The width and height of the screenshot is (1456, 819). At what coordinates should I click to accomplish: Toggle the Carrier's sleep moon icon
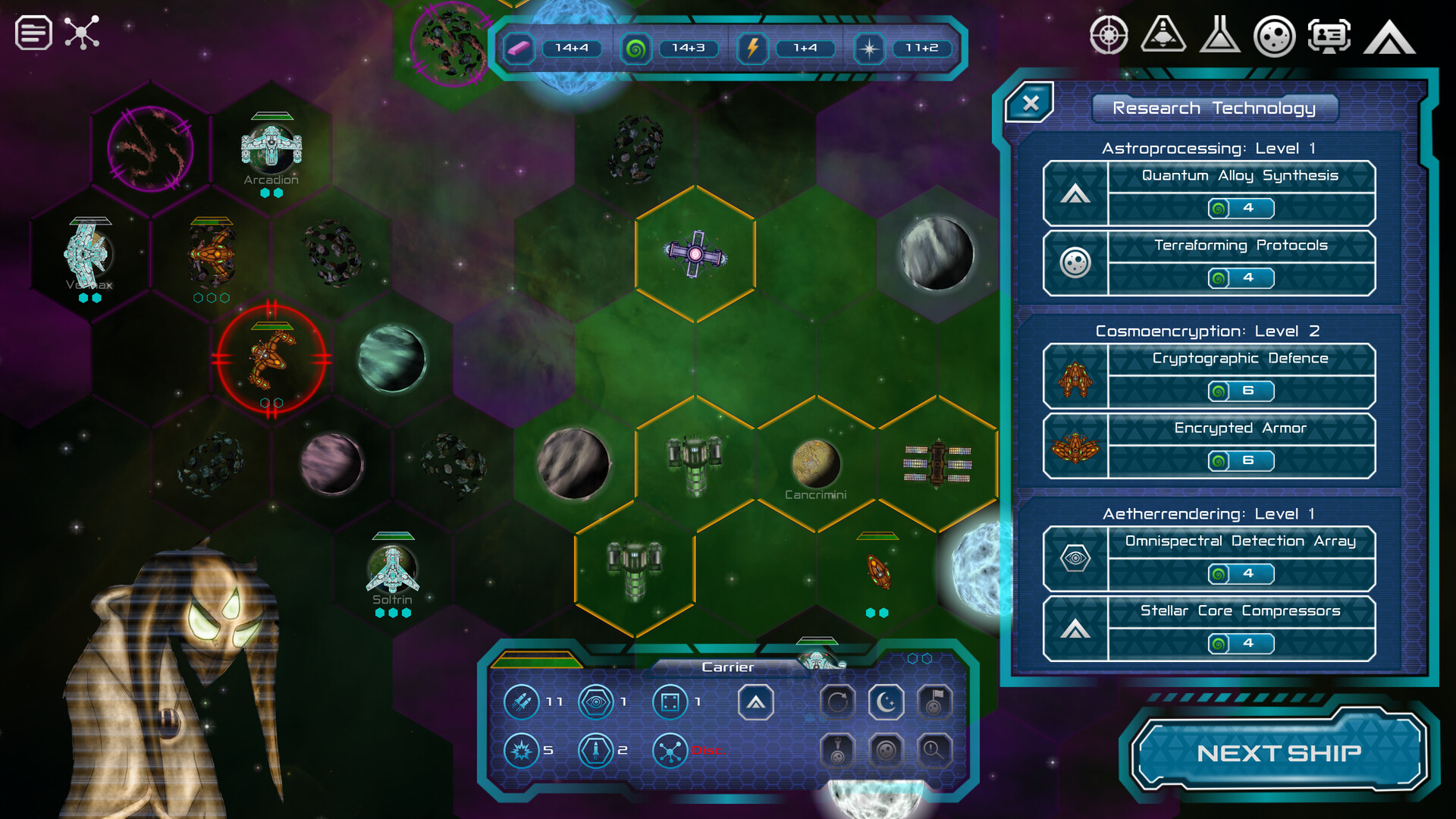pyautogui.click(x=885, y=701)
